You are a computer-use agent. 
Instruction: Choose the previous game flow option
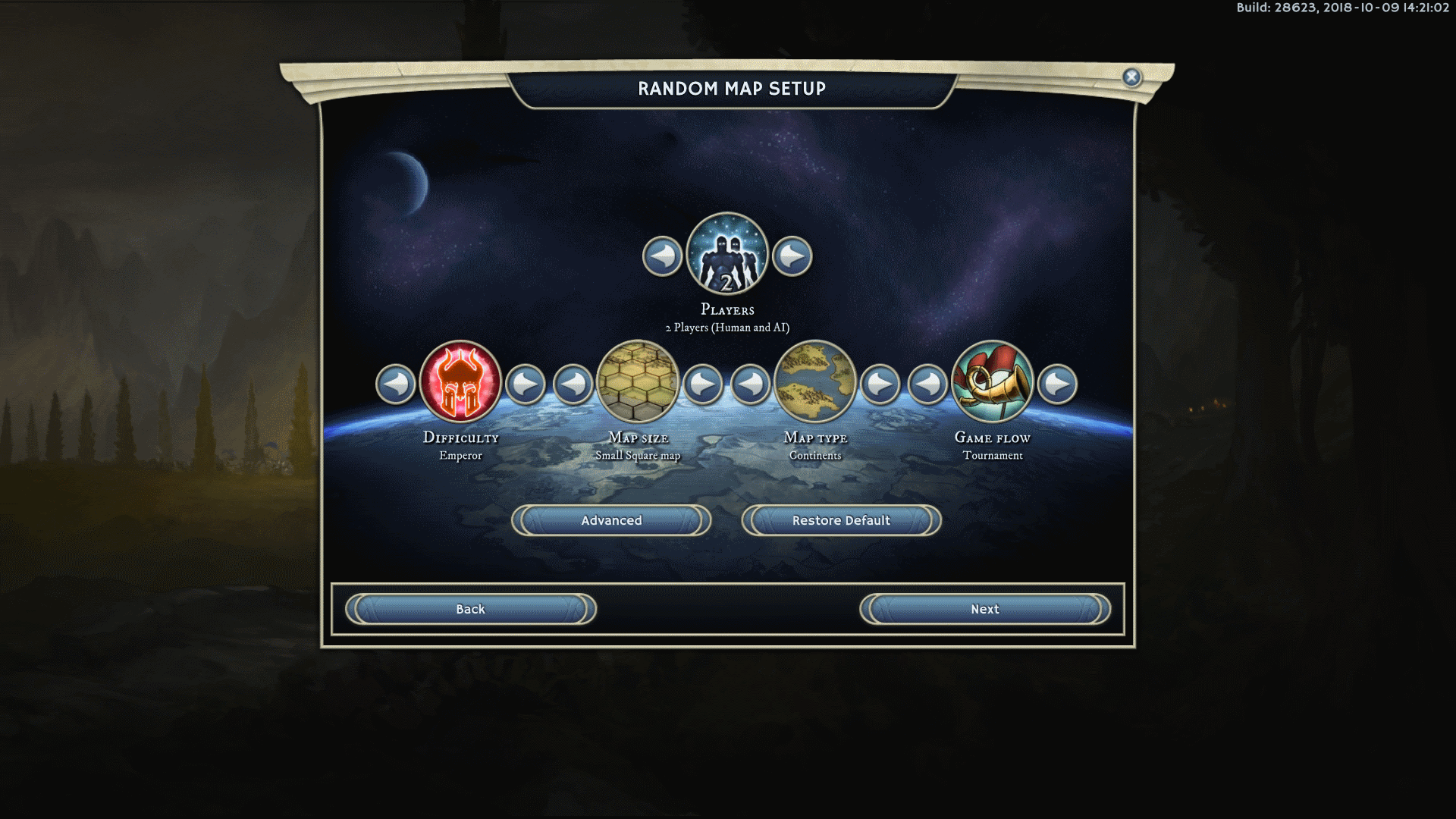click(x=927, y=384)
